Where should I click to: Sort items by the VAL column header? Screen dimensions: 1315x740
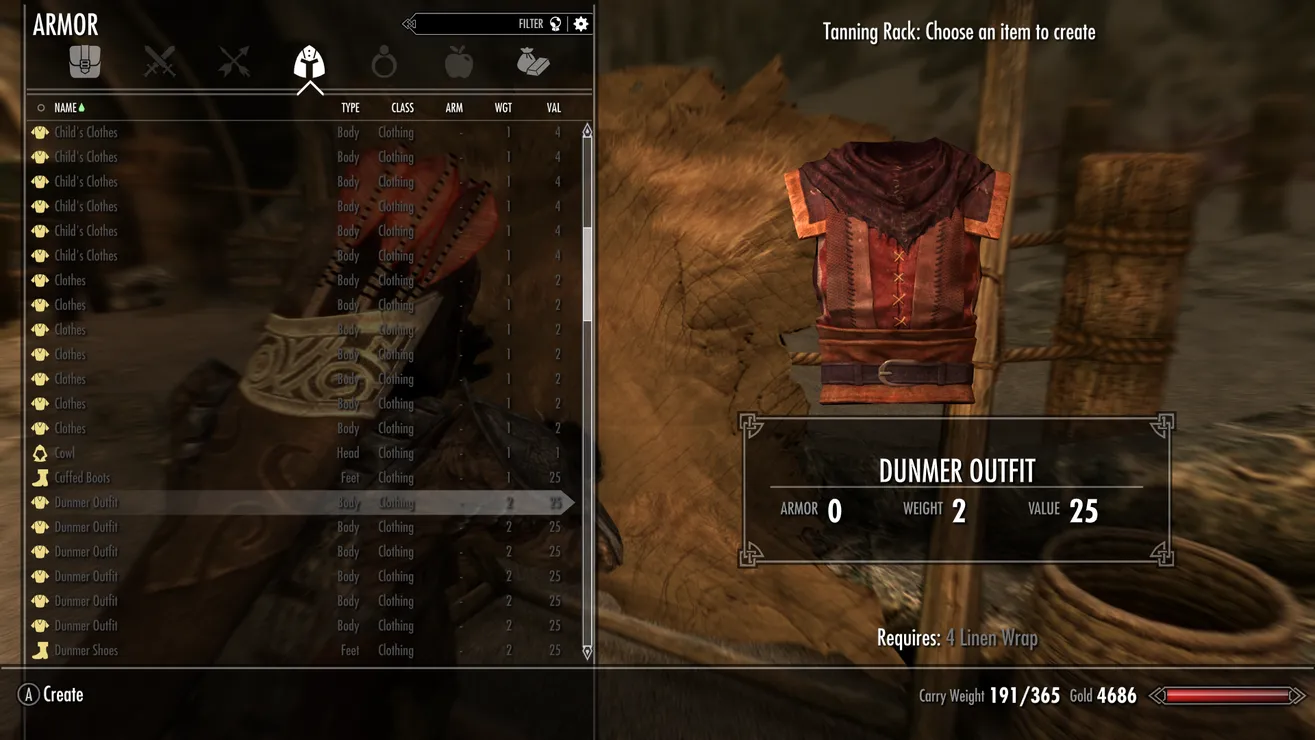[x=553, y=108]
